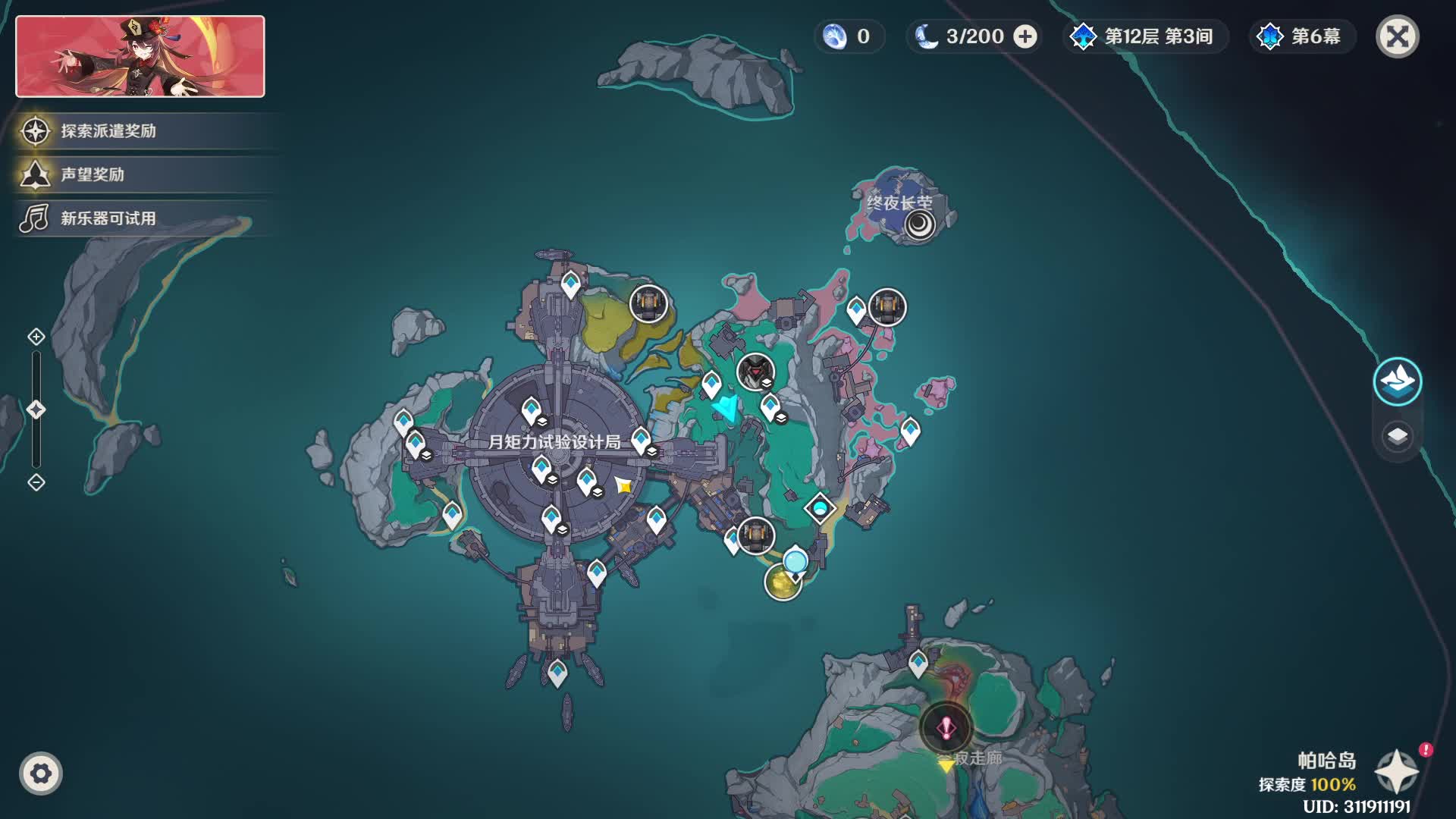Close the map with the X button
The image size is (1456, 819).
coord(1397,36)
